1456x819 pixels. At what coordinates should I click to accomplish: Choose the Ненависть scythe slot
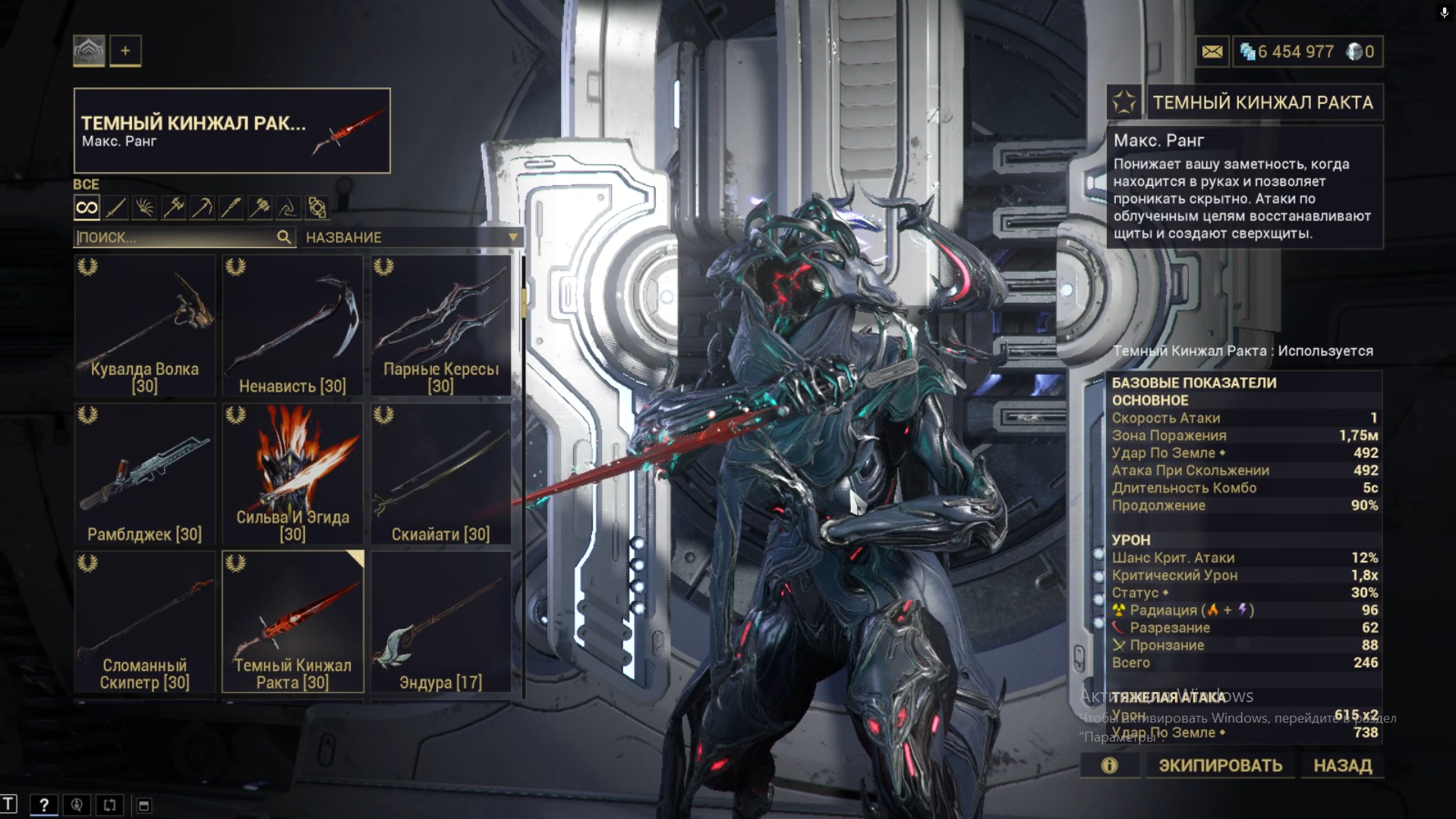point(293,326)
